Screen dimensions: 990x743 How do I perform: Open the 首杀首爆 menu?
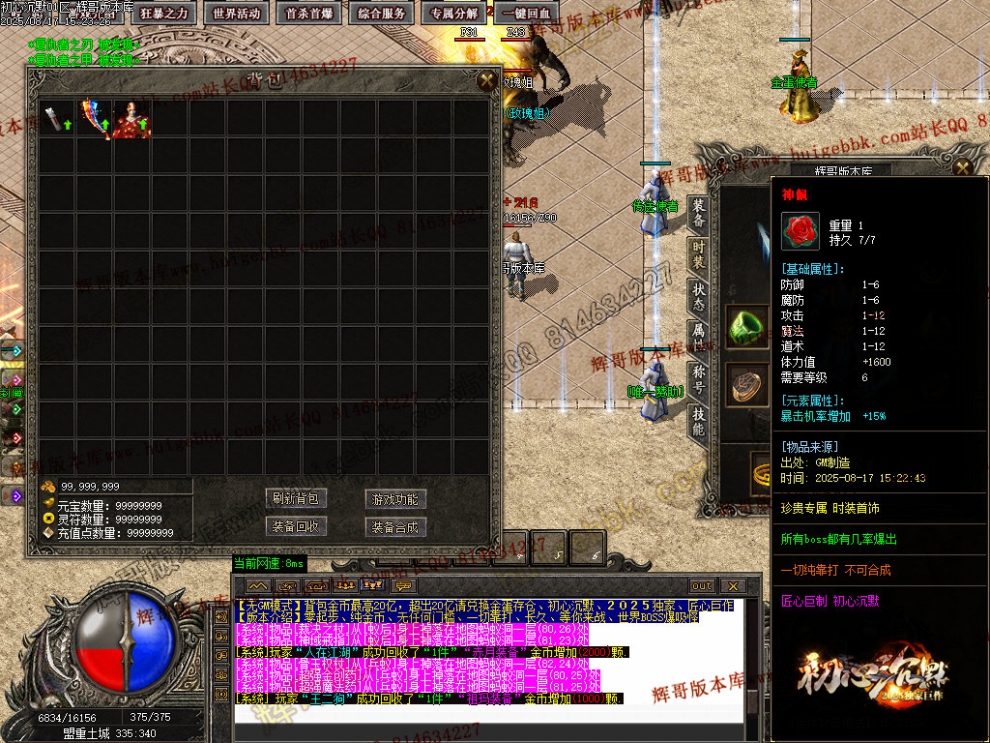pos(310,13)
